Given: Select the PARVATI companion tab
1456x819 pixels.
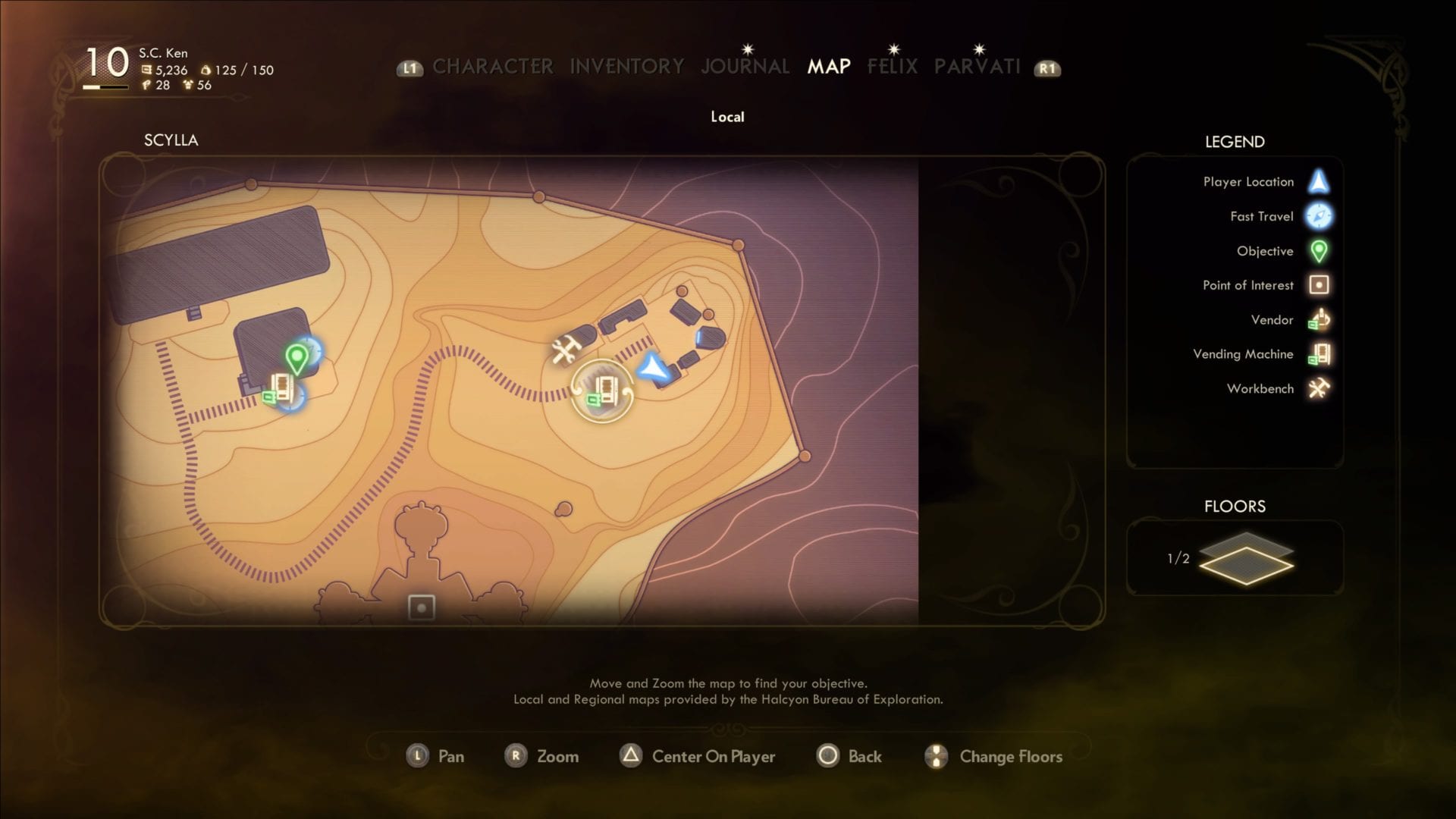Looking at the screenshot, I should point(977,67).
